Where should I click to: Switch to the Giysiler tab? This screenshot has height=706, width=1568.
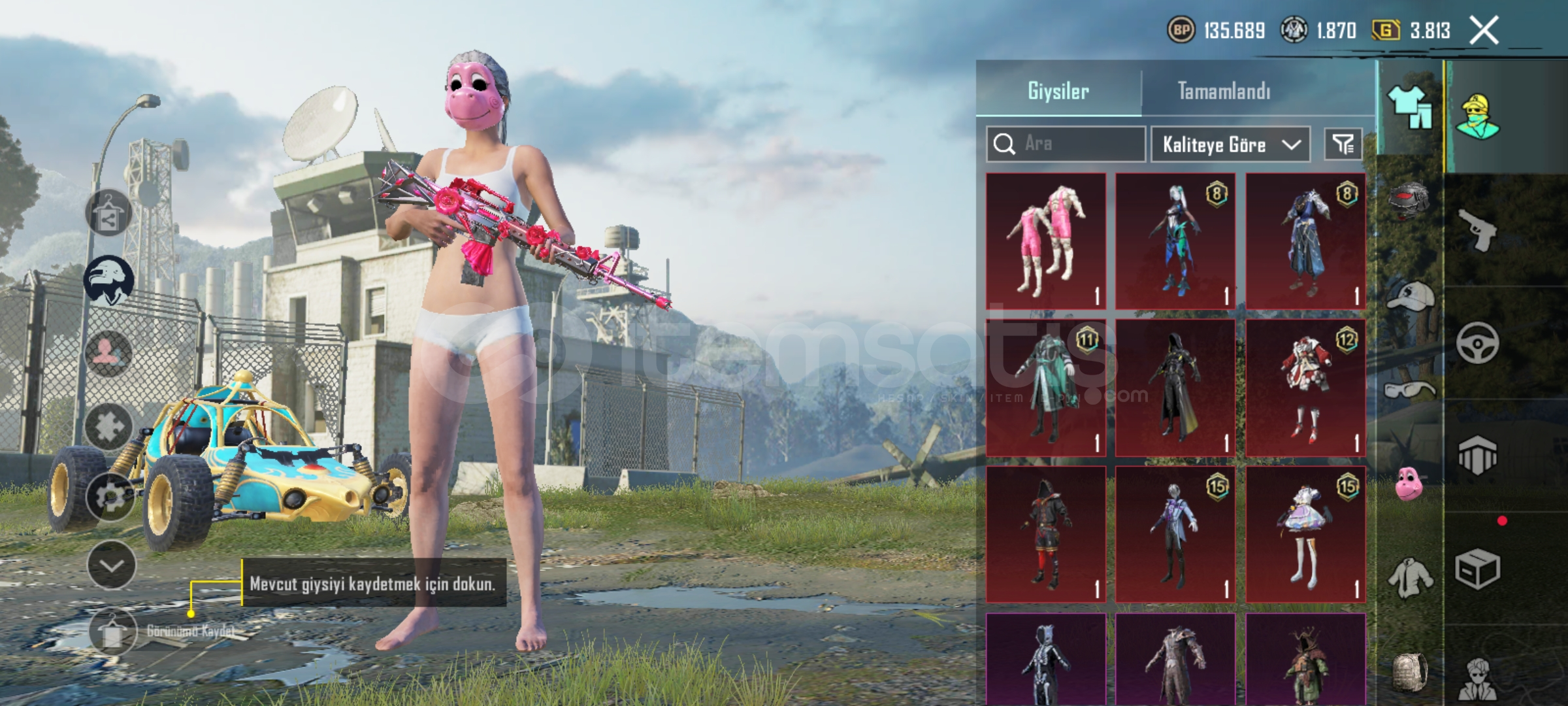pyautogui.click(x=1058, y=91)
